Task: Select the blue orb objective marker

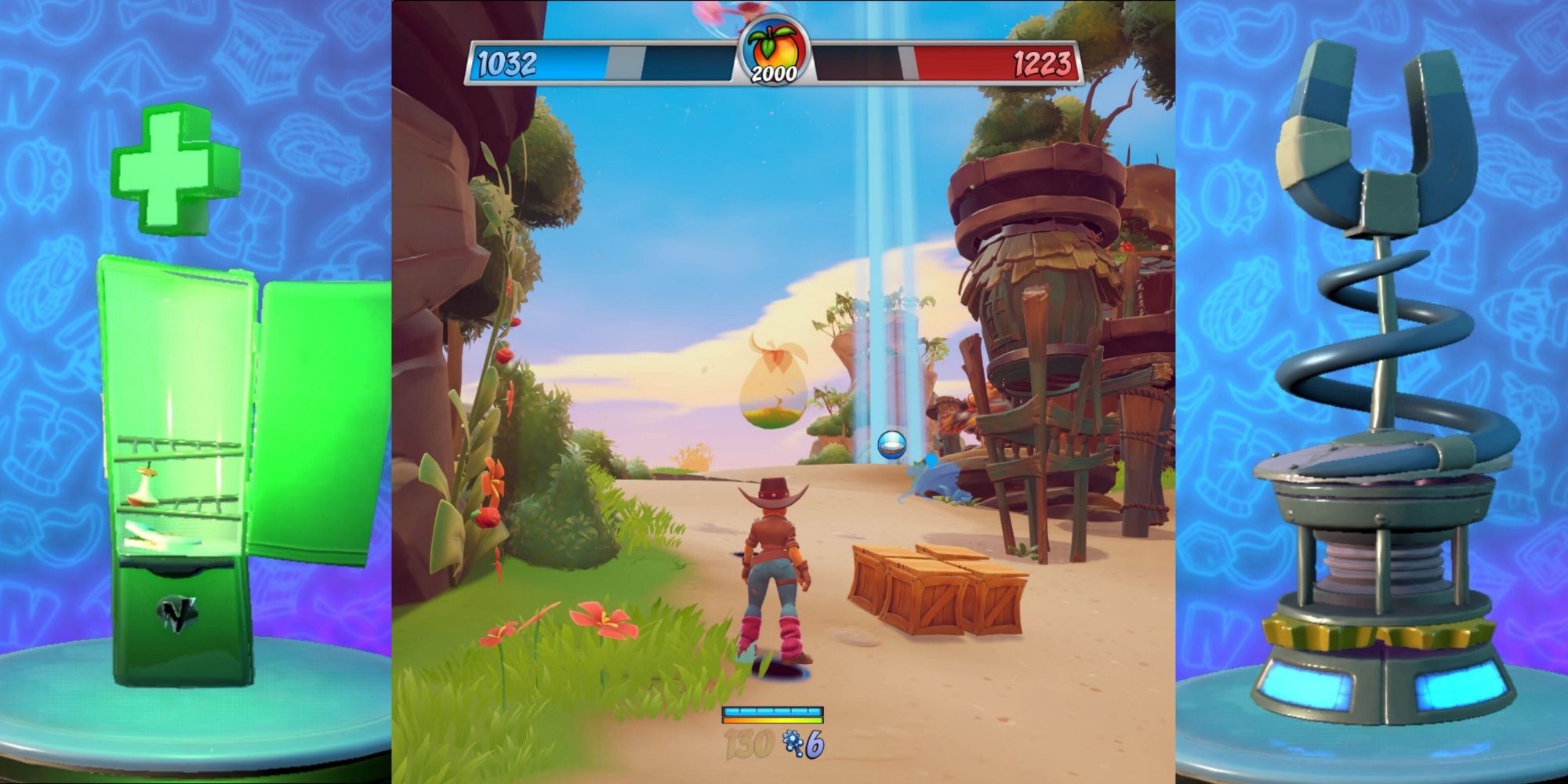Action: click(891, 445)
